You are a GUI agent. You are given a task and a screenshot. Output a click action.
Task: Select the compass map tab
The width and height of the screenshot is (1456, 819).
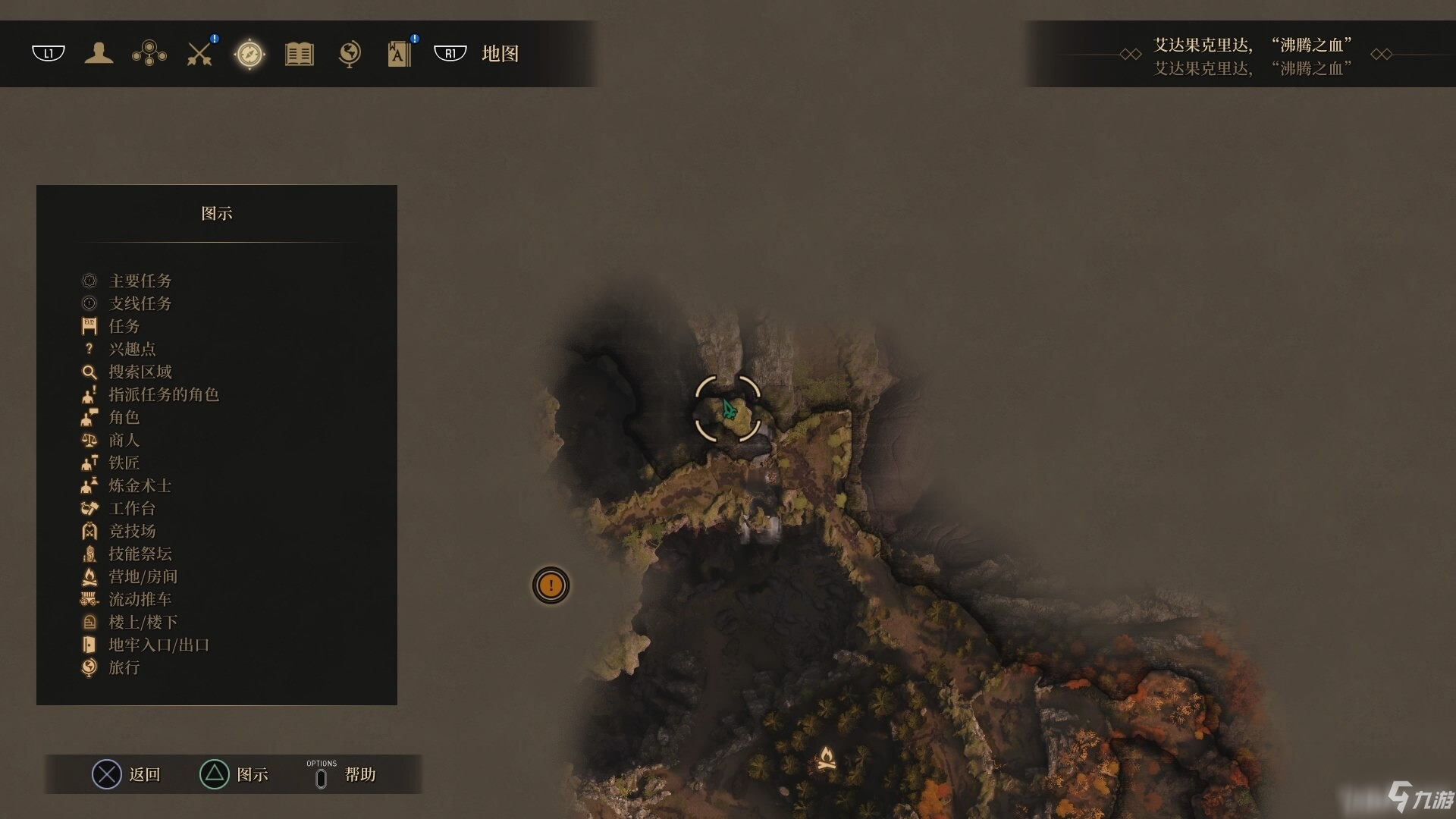(x=249, y=54)
